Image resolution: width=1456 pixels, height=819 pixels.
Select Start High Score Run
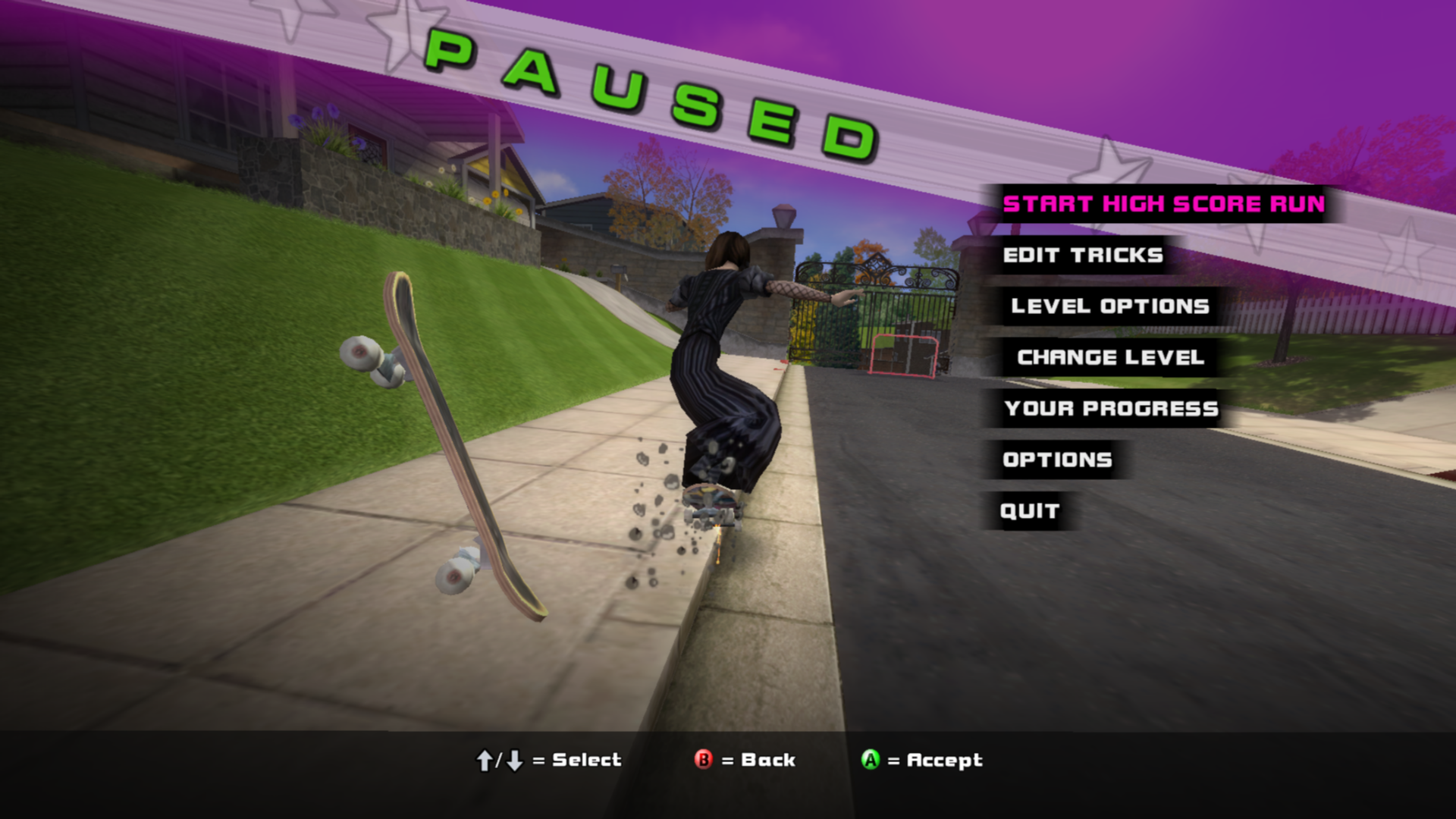pos(1163,204)
